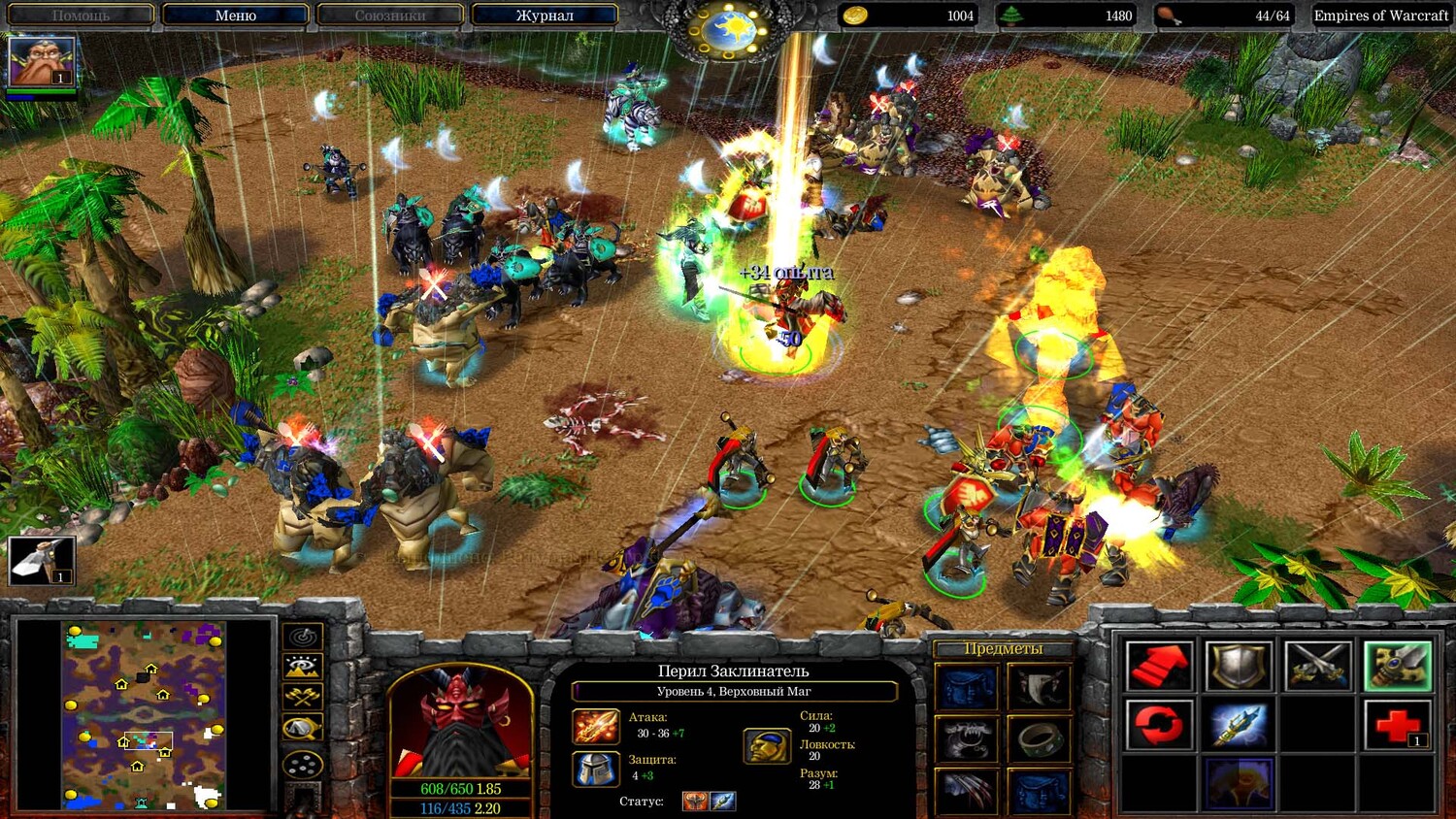1456x819 pixels.
Task: Use the ring item in inventory
Action: click(x=1040, y=740)
